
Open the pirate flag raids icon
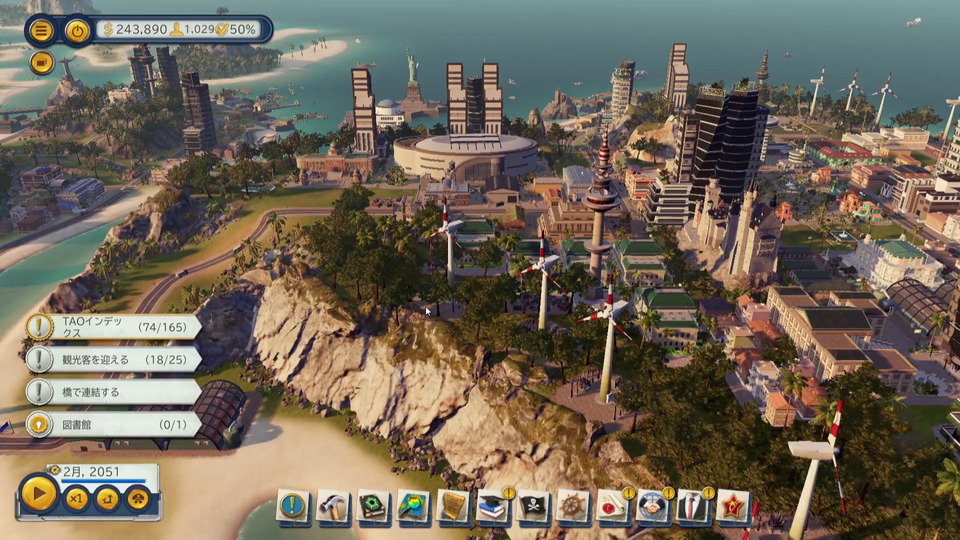533,506
